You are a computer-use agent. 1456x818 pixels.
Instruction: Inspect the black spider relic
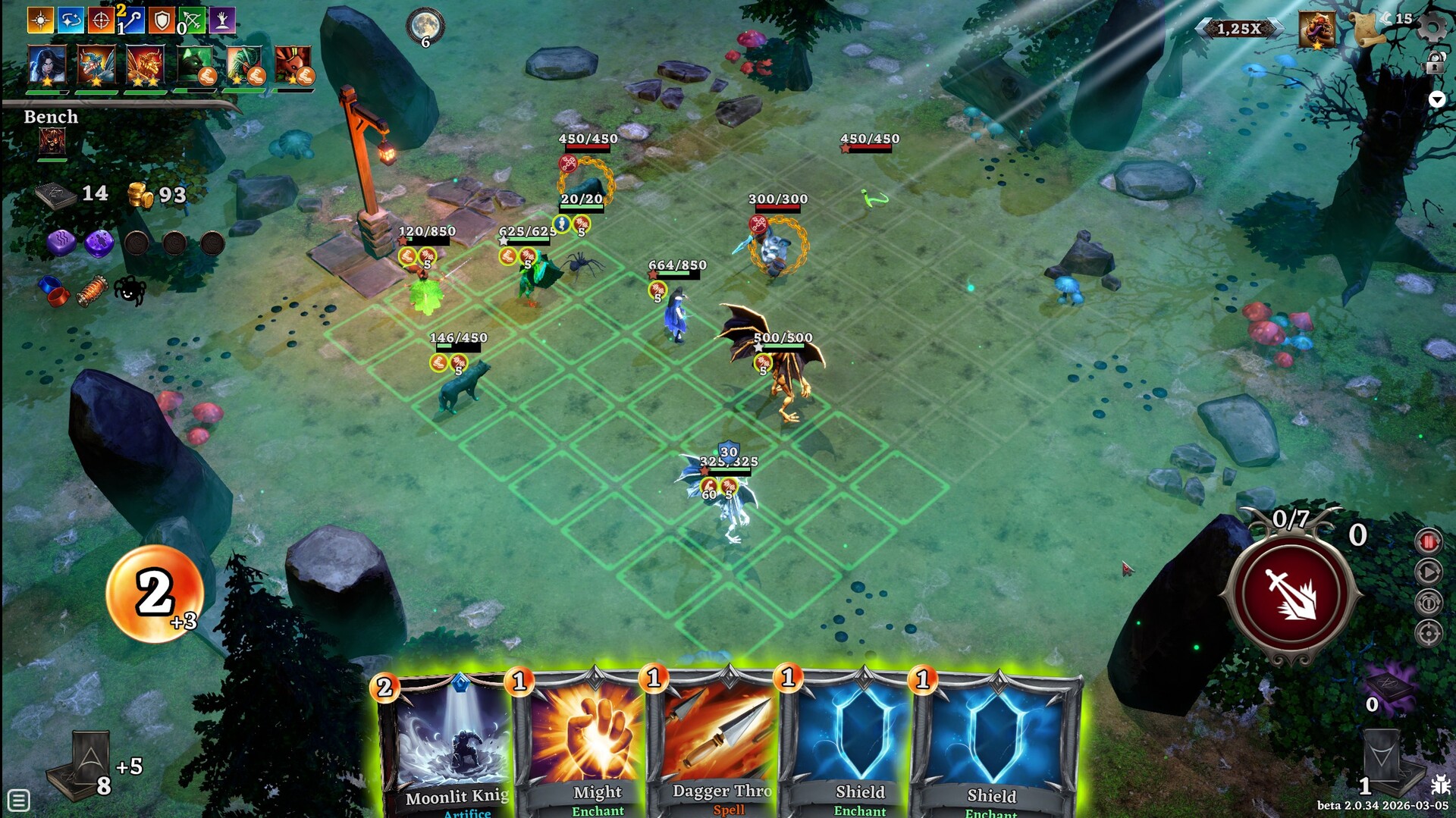[x=130, y=290]
